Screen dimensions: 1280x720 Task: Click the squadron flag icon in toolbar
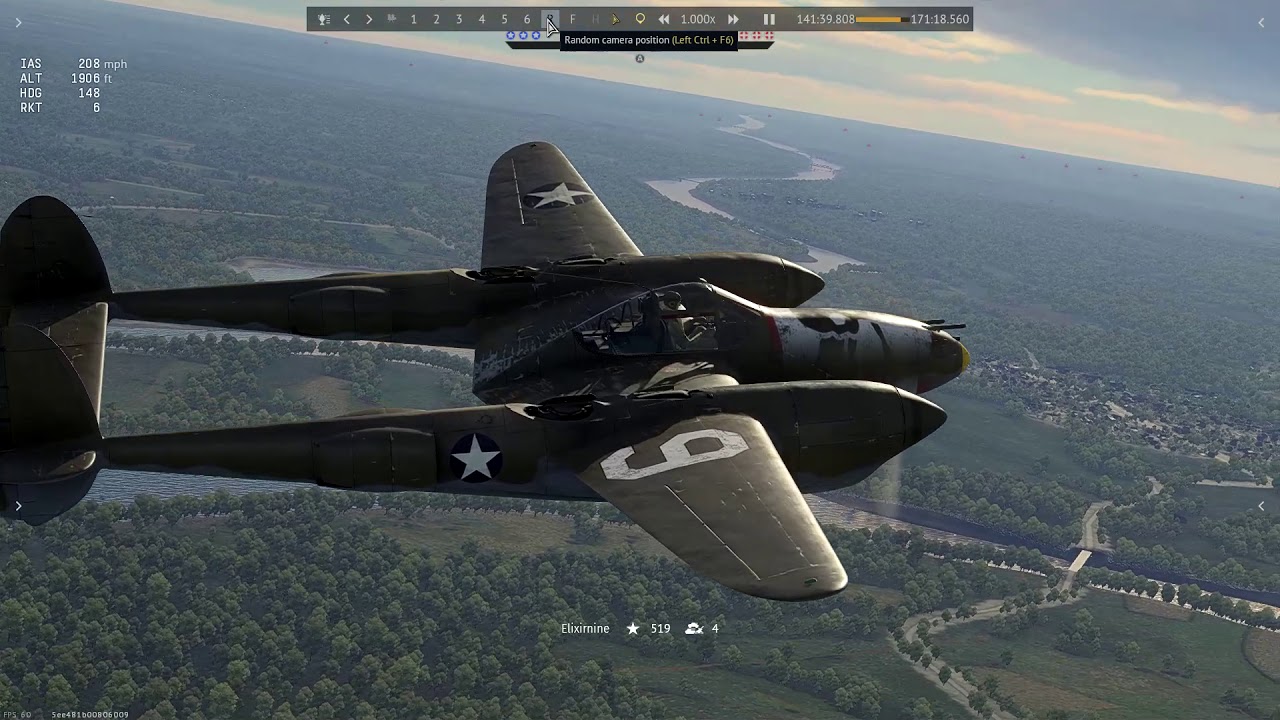tap(392, 19)
